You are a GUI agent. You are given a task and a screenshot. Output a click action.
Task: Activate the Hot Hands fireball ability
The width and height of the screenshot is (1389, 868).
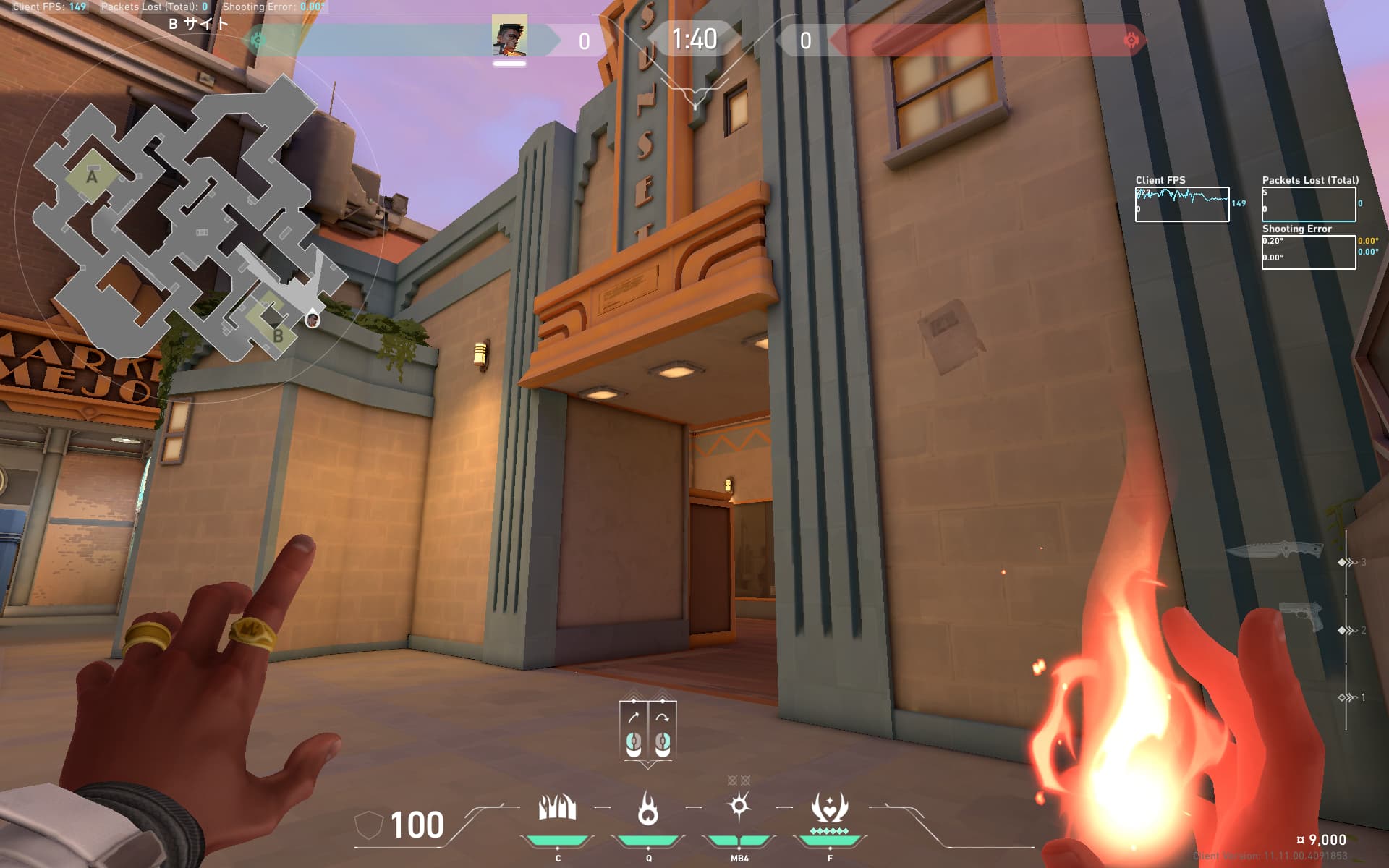[647, 808]
